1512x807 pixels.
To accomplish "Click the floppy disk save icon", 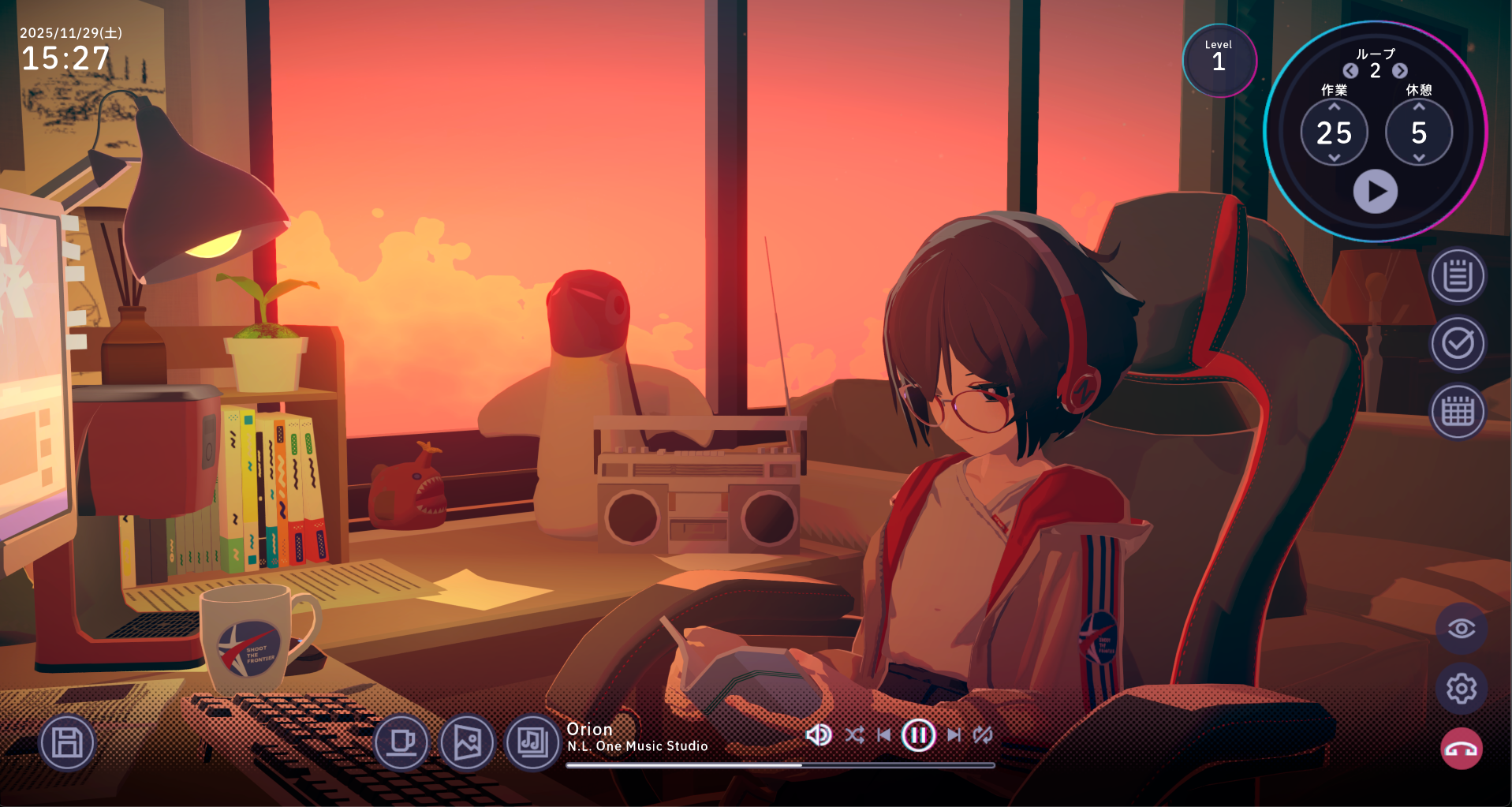I will pos(67,742).
